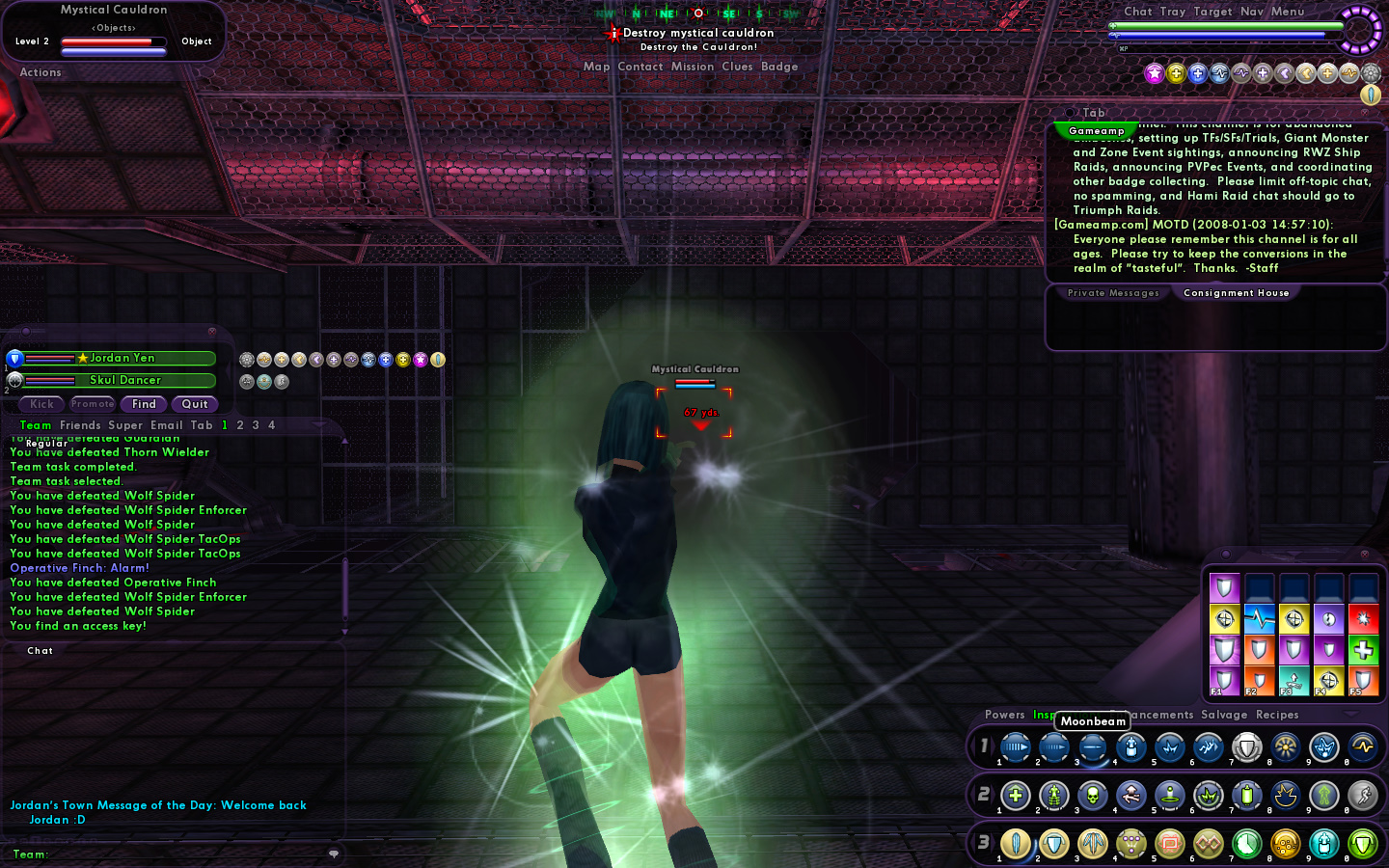
Task: Open Actions for the Mystical Cauldron target
Action: point(41,72)
